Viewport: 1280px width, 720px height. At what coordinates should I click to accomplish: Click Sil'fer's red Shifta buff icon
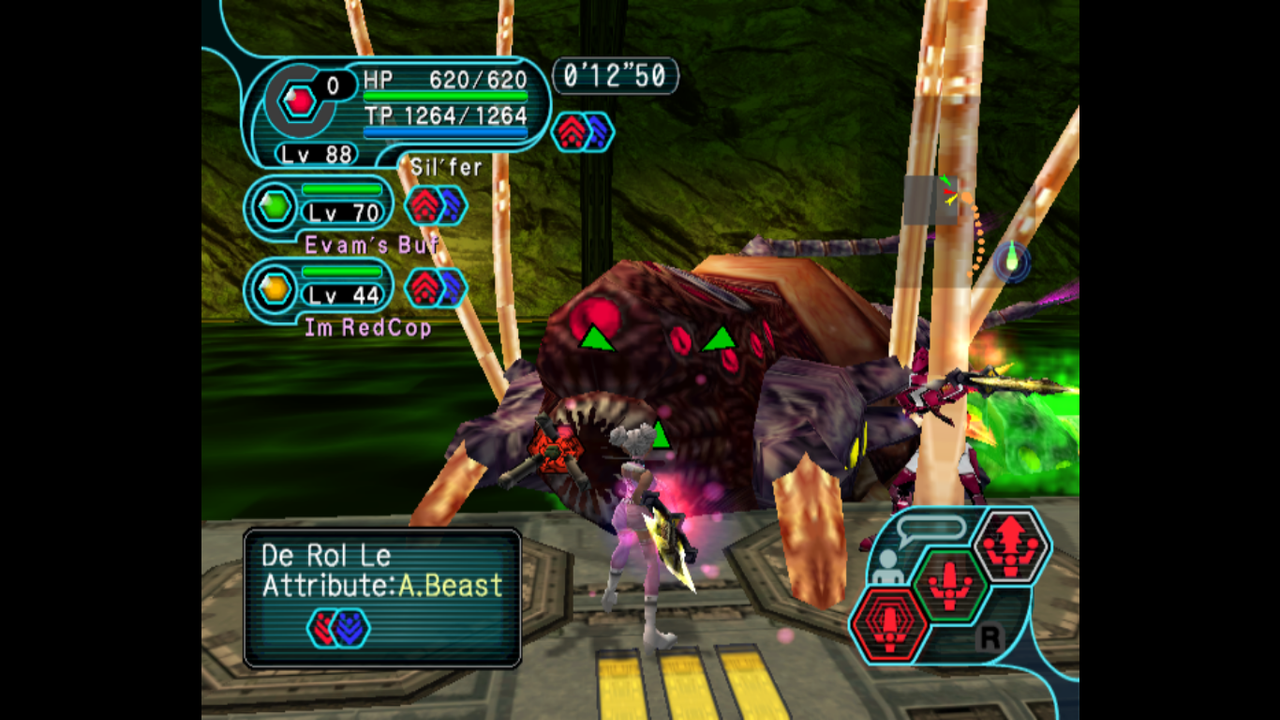(x=571, y=132)
